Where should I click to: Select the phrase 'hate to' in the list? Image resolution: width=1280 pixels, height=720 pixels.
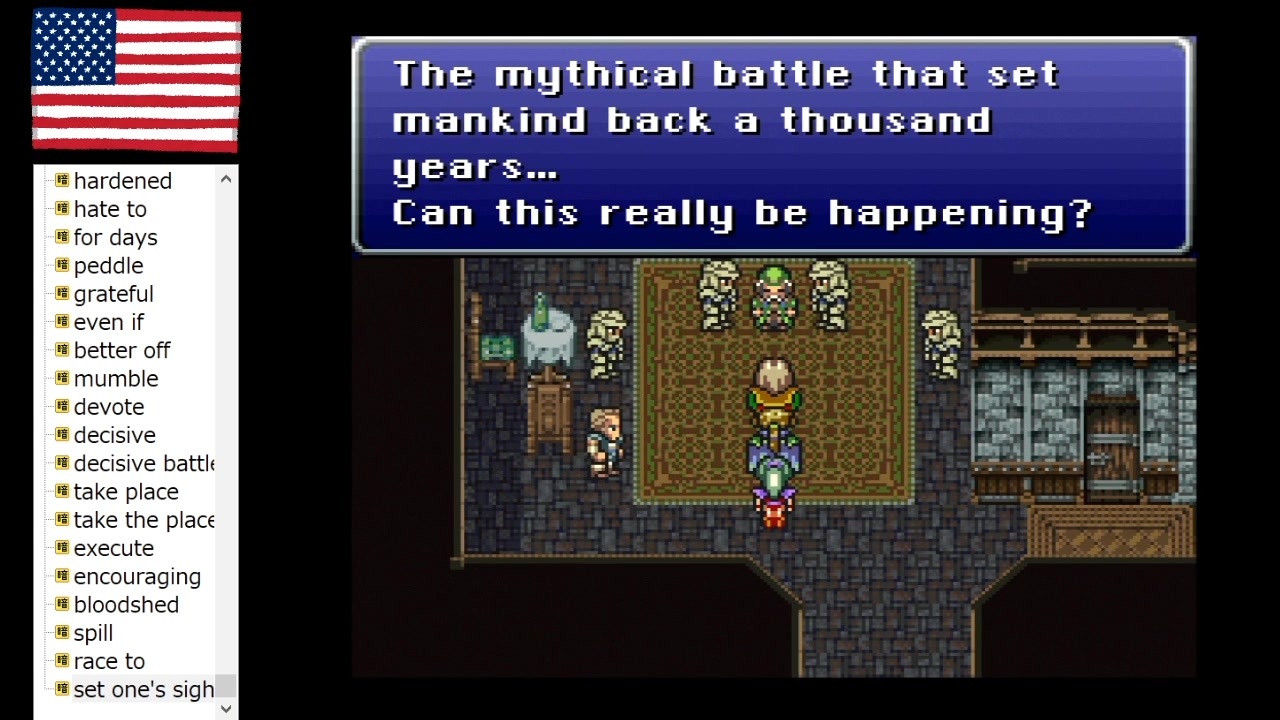[110, 209]
